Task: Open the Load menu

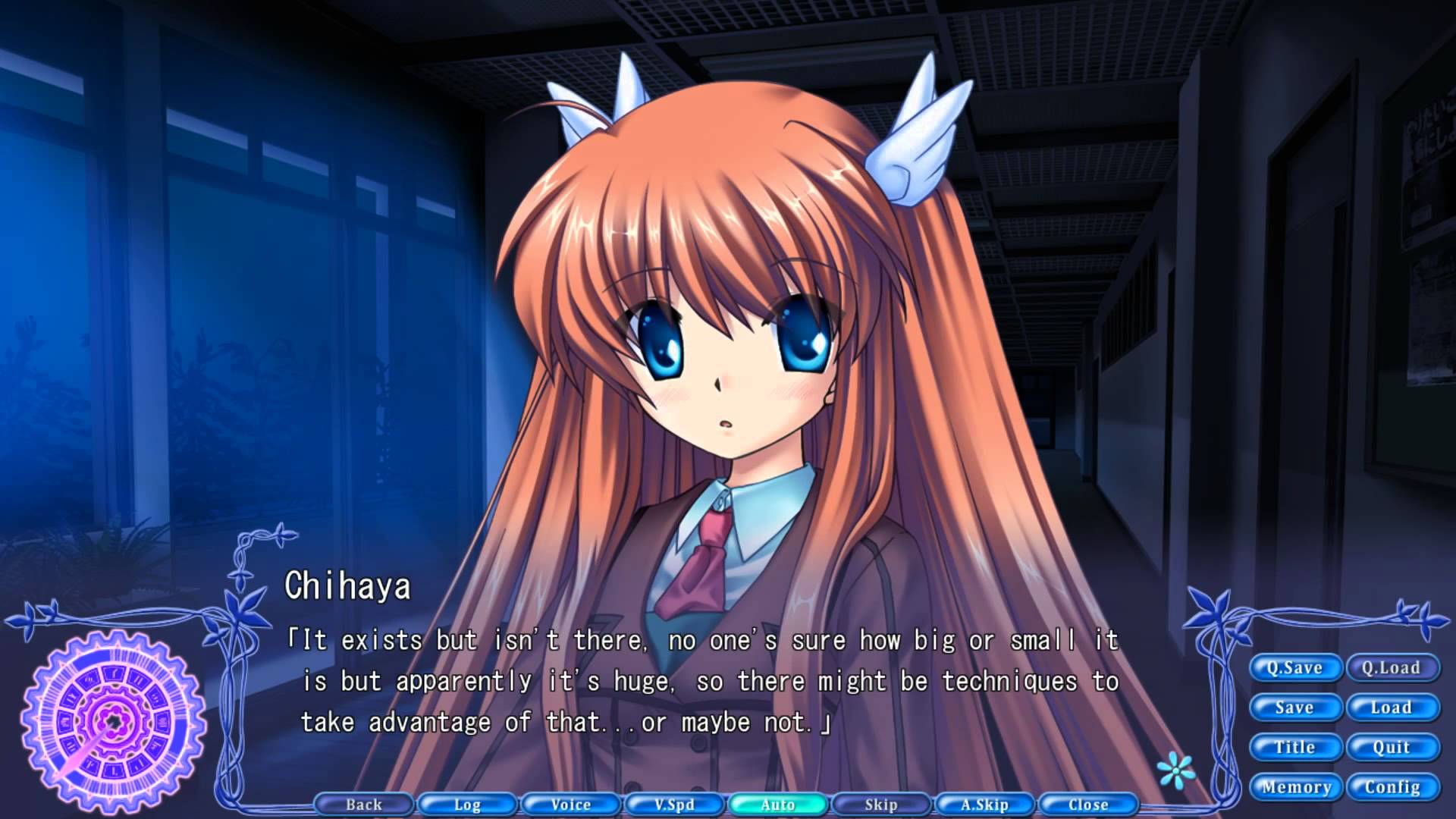Action: tap(1392, 708)
